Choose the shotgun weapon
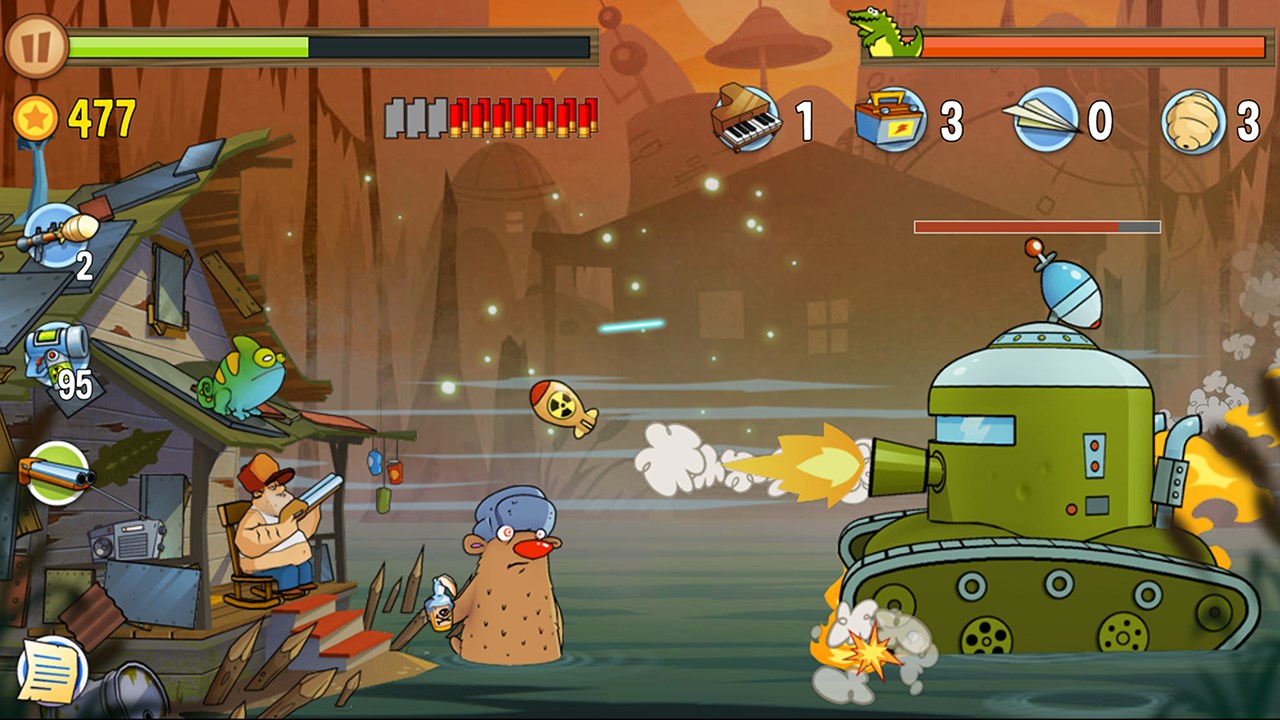 [x=56, y=472]
